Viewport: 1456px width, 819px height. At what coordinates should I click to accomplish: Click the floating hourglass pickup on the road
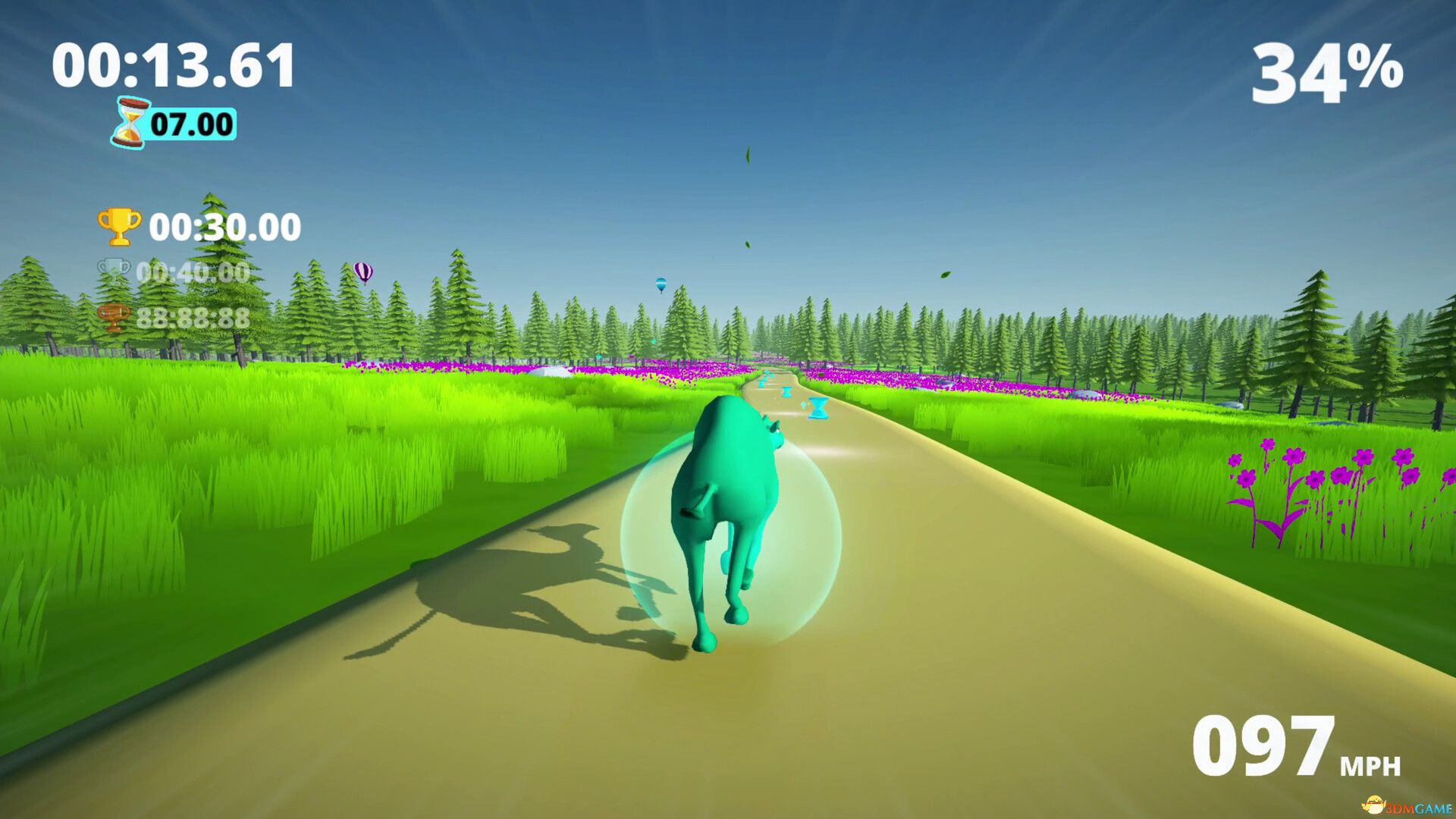pos(819,408)
